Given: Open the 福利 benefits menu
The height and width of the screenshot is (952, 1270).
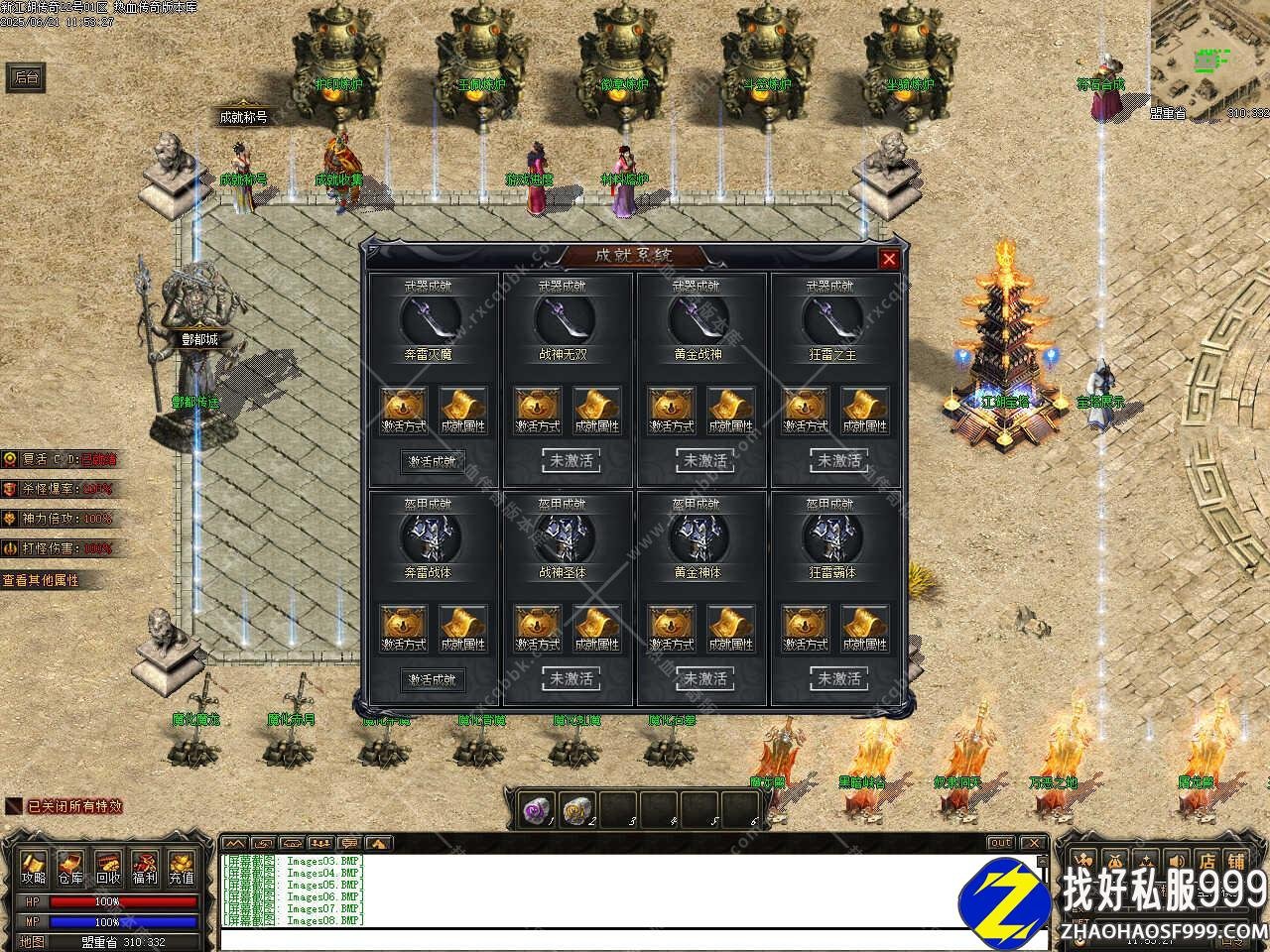Looking at the screenshot, I should click(144, 868).
